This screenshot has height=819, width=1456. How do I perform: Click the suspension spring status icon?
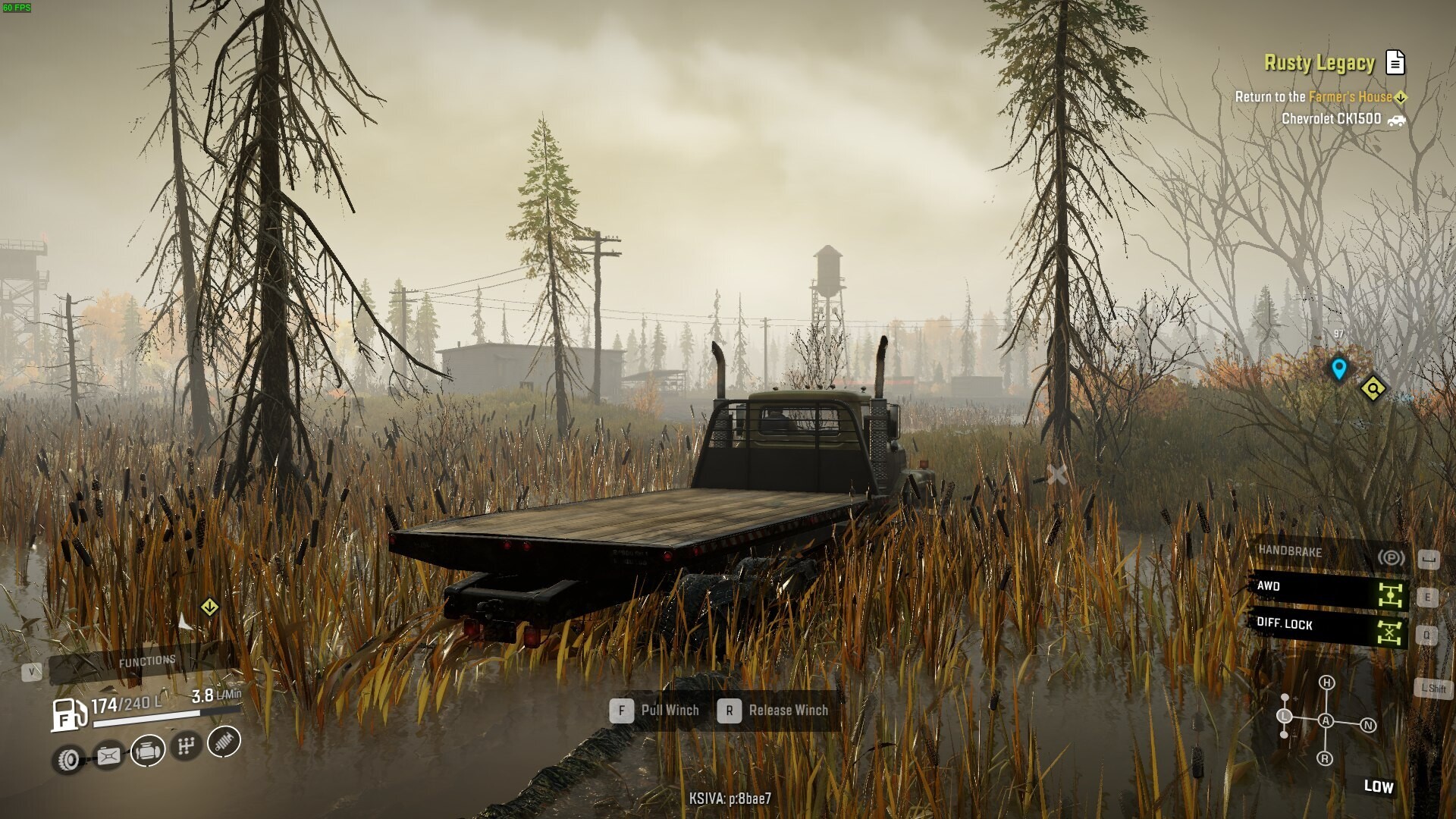tap(223, 741)
